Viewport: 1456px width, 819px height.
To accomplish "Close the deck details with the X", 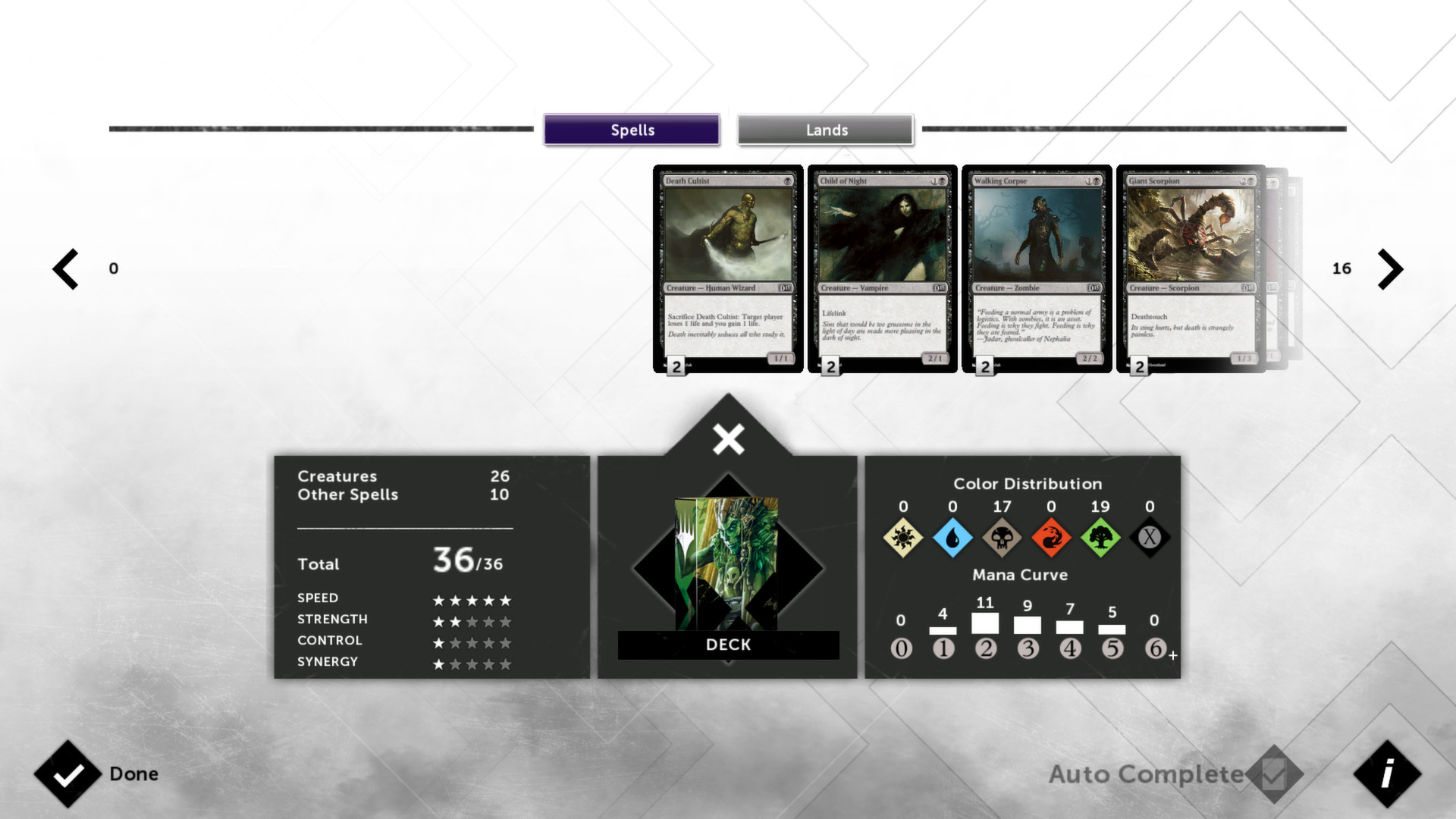I will tap(727, 438).
